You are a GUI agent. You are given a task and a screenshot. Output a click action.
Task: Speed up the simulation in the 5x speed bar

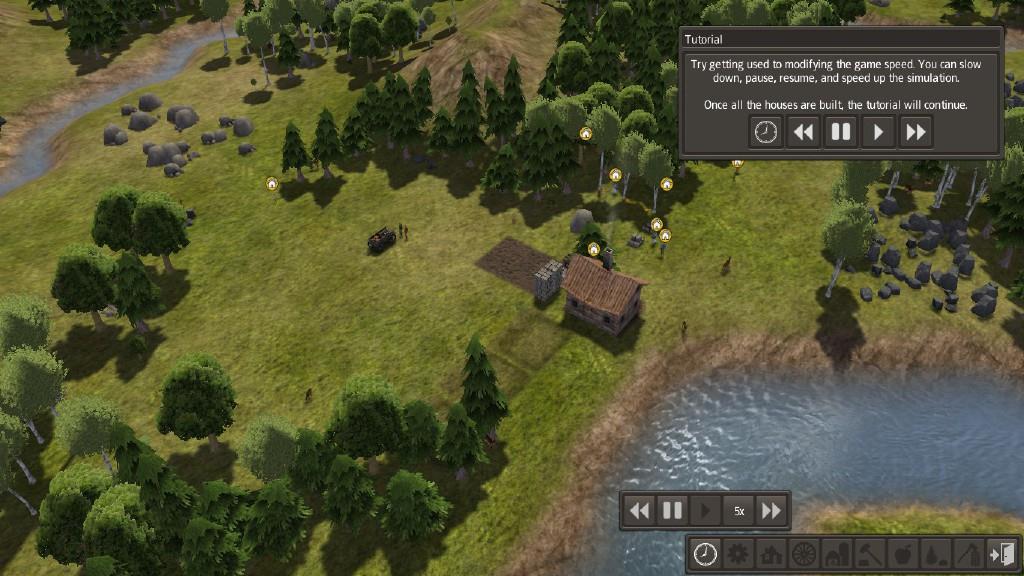(771, 511)
